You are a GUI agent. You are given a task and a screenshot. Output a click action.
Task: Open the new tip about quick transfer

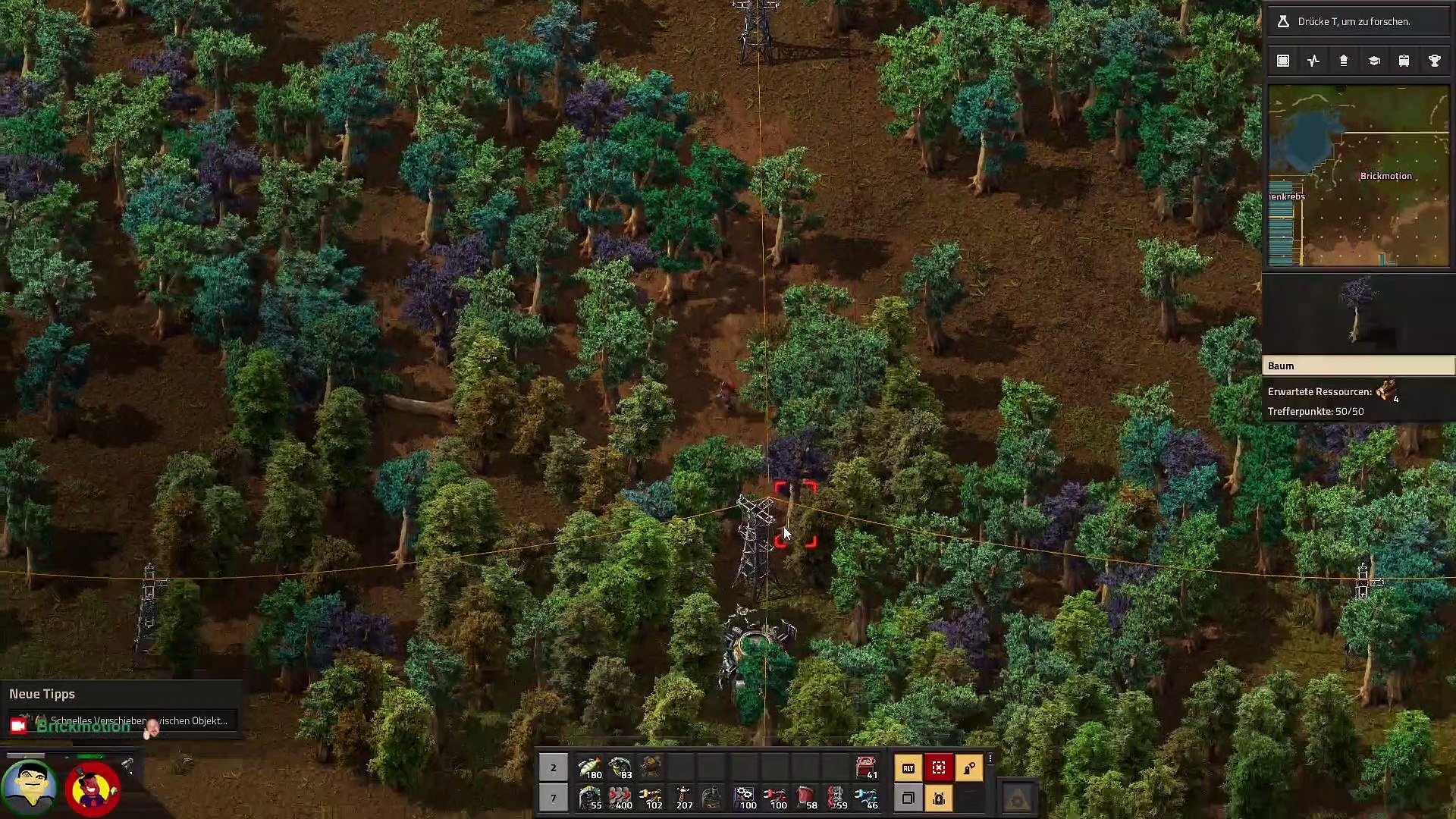(x=121, y=720)
